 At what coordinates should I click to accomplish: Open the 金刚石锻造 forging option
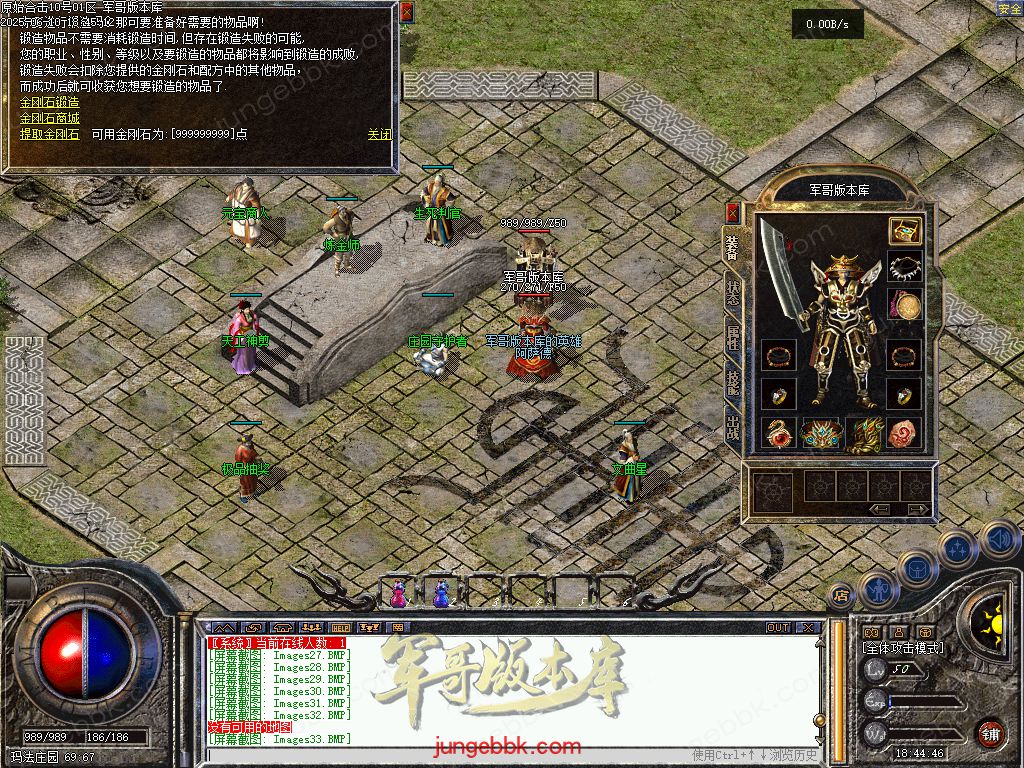(x=49, y=102)
